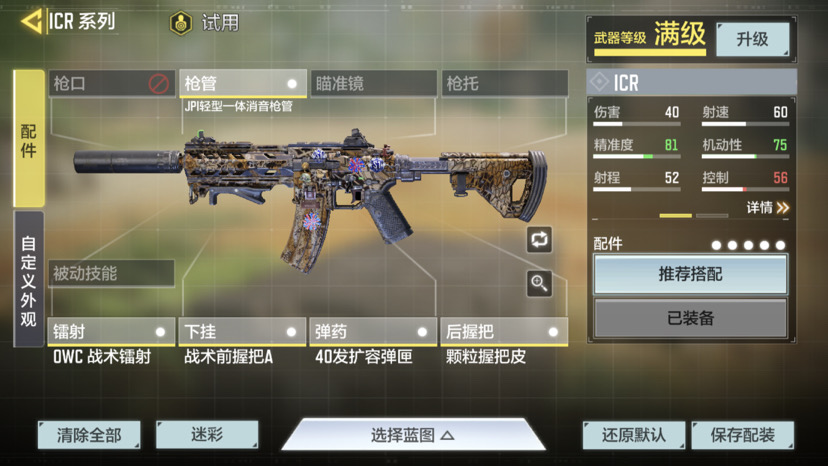Screen dimensions: 828x466
Task: Open the 被动技能 perk slot
Action: click(111, 273)
